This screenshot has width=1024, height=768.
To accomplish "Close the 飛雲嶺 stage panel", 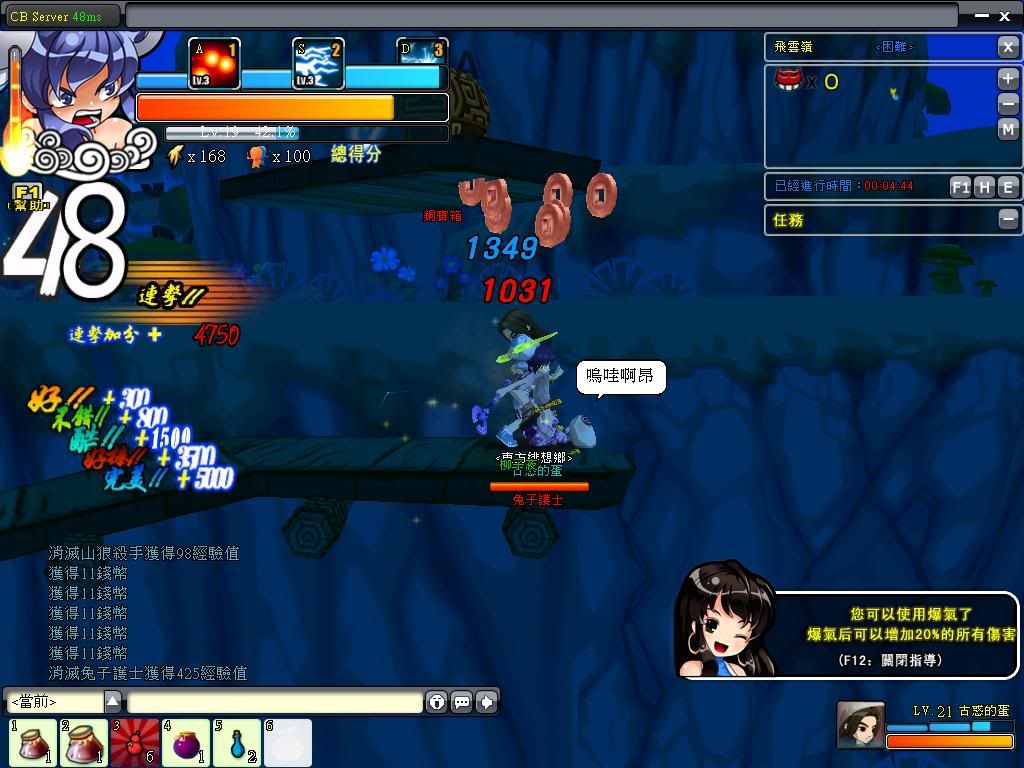I will click(1008, 47).
